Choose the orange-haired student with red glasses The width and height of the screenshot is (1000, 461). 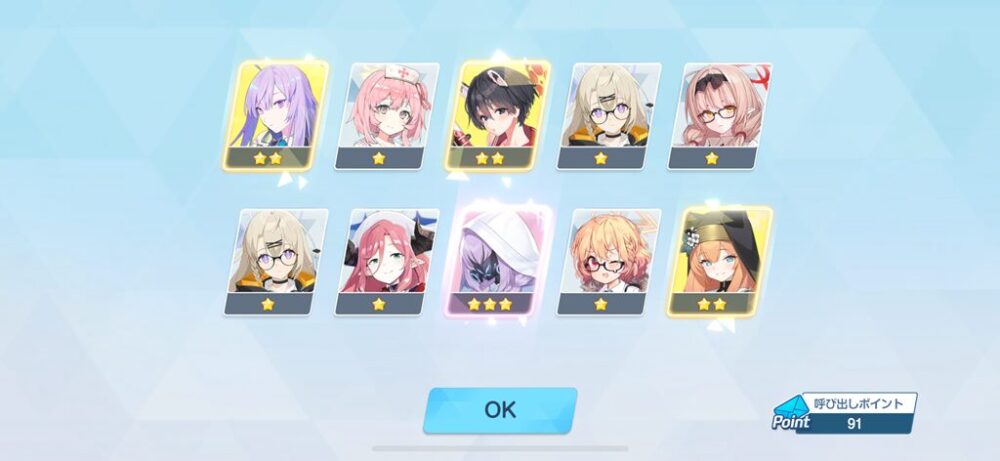pos(610,260)
